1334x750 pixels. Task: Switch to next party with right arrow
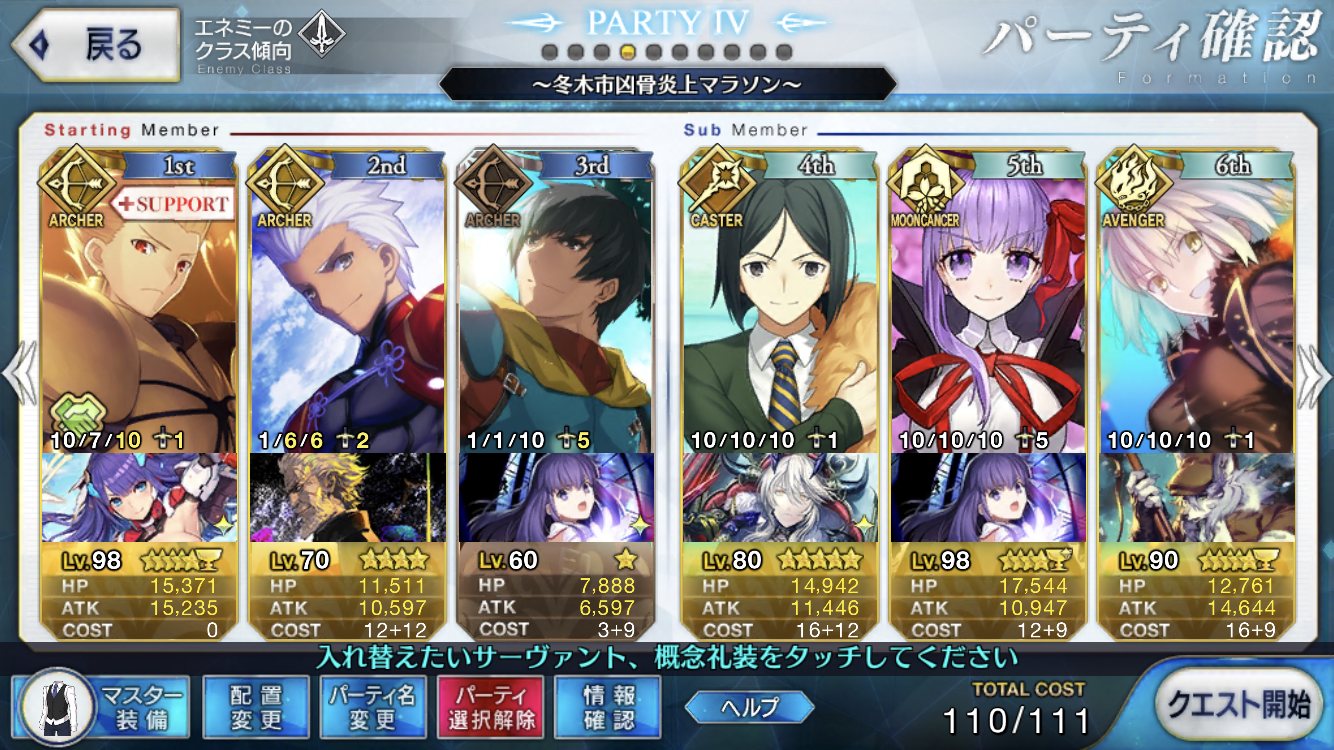coord(1315,375)
